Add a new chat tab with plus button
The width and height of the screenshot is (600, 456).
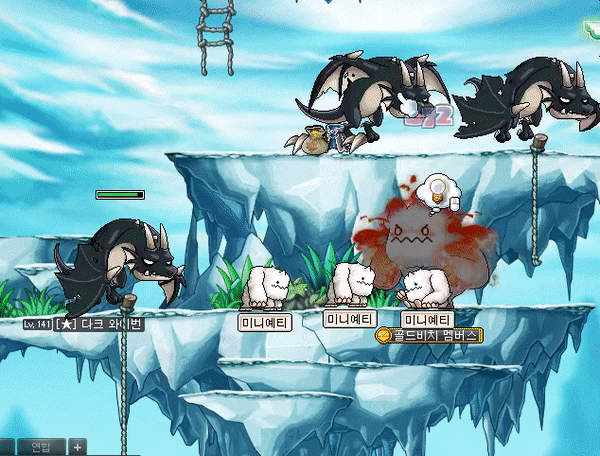[77, 446]
